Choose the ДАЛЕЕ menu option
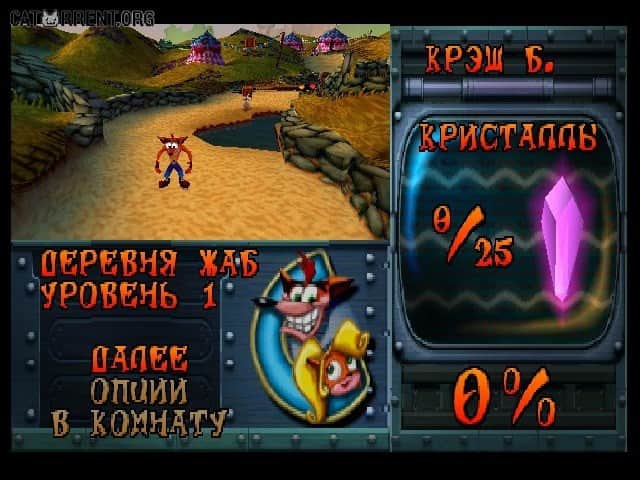 pos(139,359)
